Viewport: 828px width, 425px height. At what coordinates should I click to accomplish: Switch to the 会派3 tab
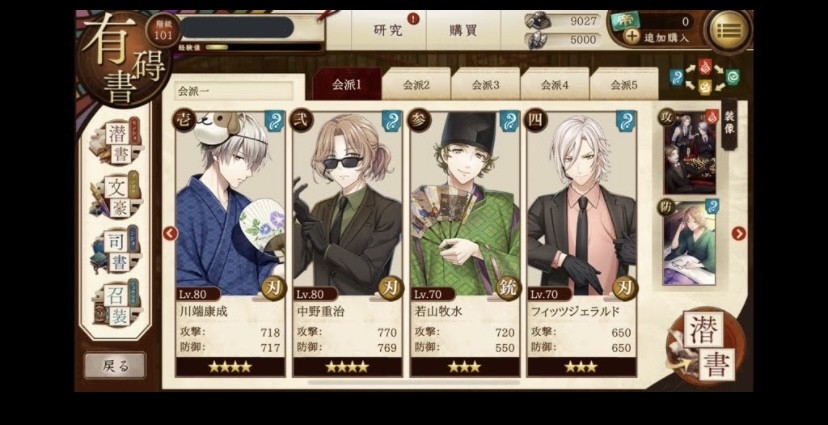485,85
